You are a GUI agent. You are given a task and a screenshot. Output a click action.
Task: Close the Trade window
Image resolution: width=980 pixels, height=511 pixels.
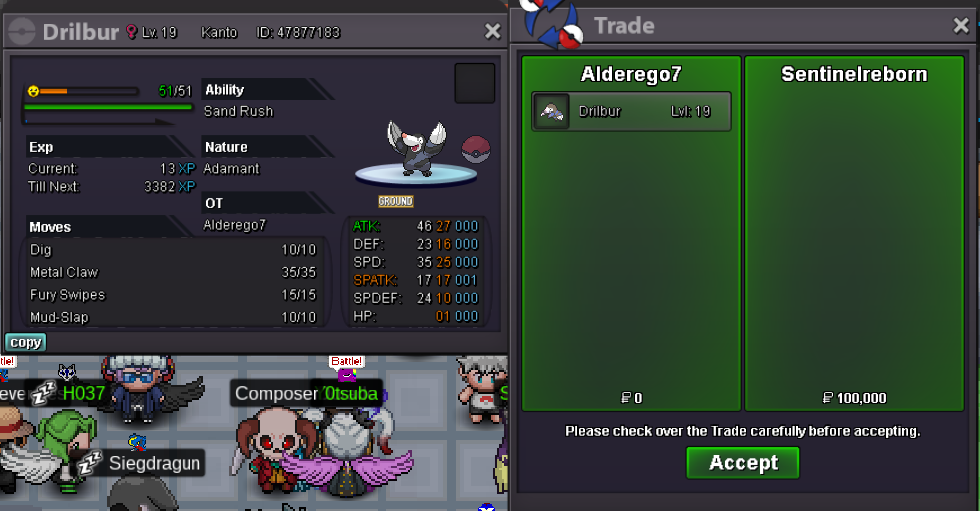961,26
